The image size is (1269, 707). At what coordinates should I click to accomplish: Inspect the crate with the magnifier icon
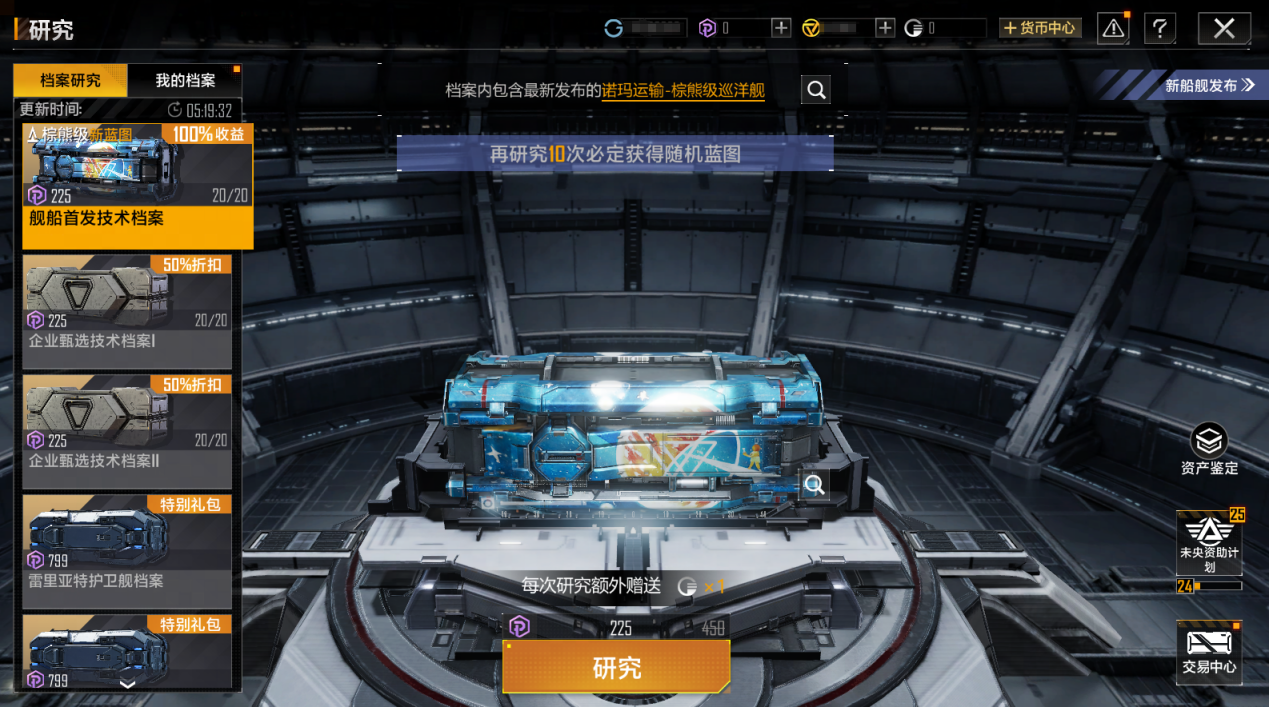click(815, 485)
